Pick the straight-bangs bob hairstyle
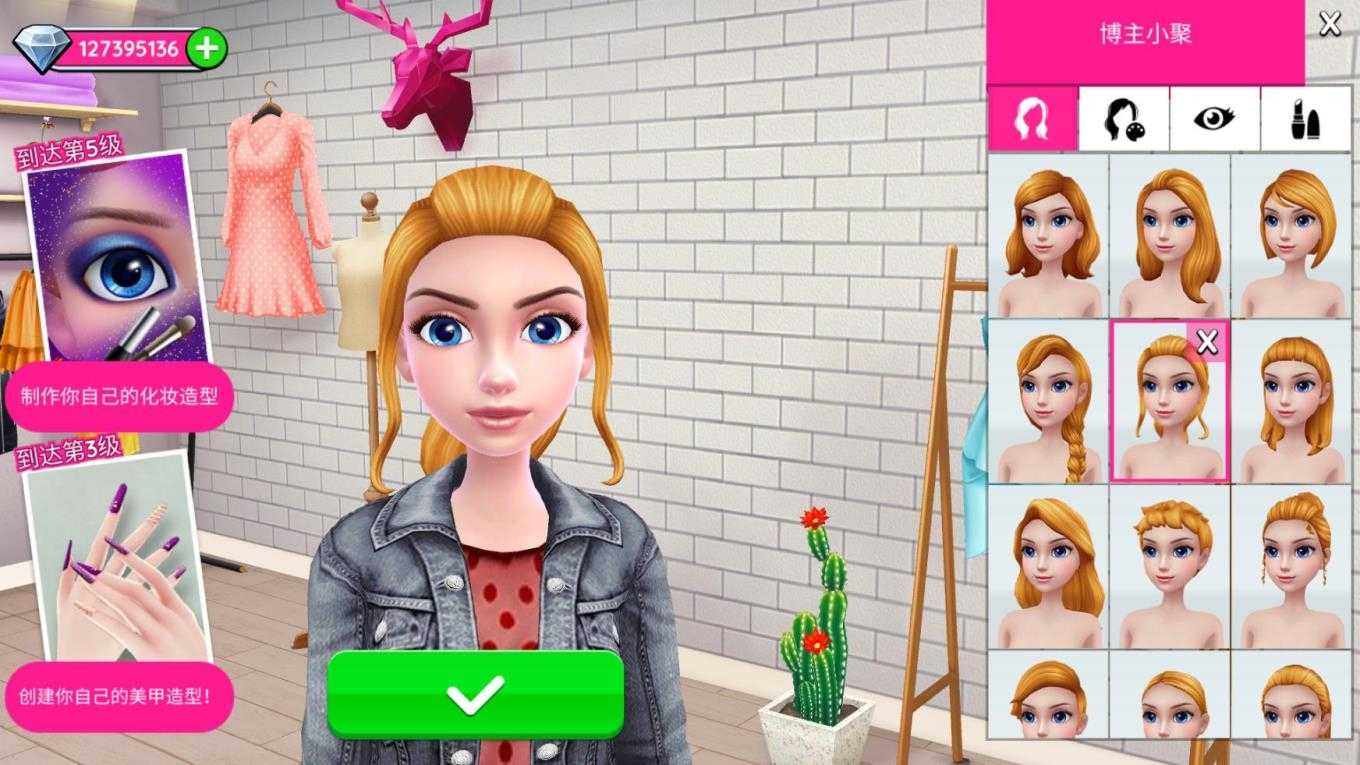 coord(1292,402)
